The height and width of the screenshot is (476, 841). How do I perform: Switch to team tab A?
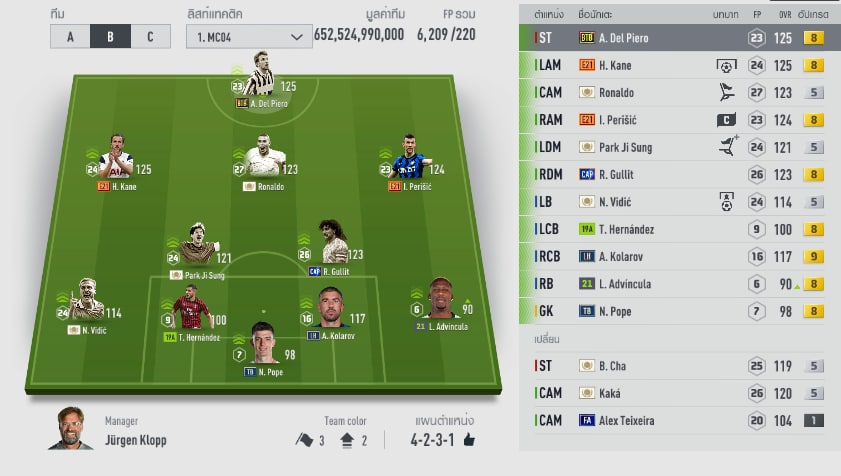coord(70,37)
